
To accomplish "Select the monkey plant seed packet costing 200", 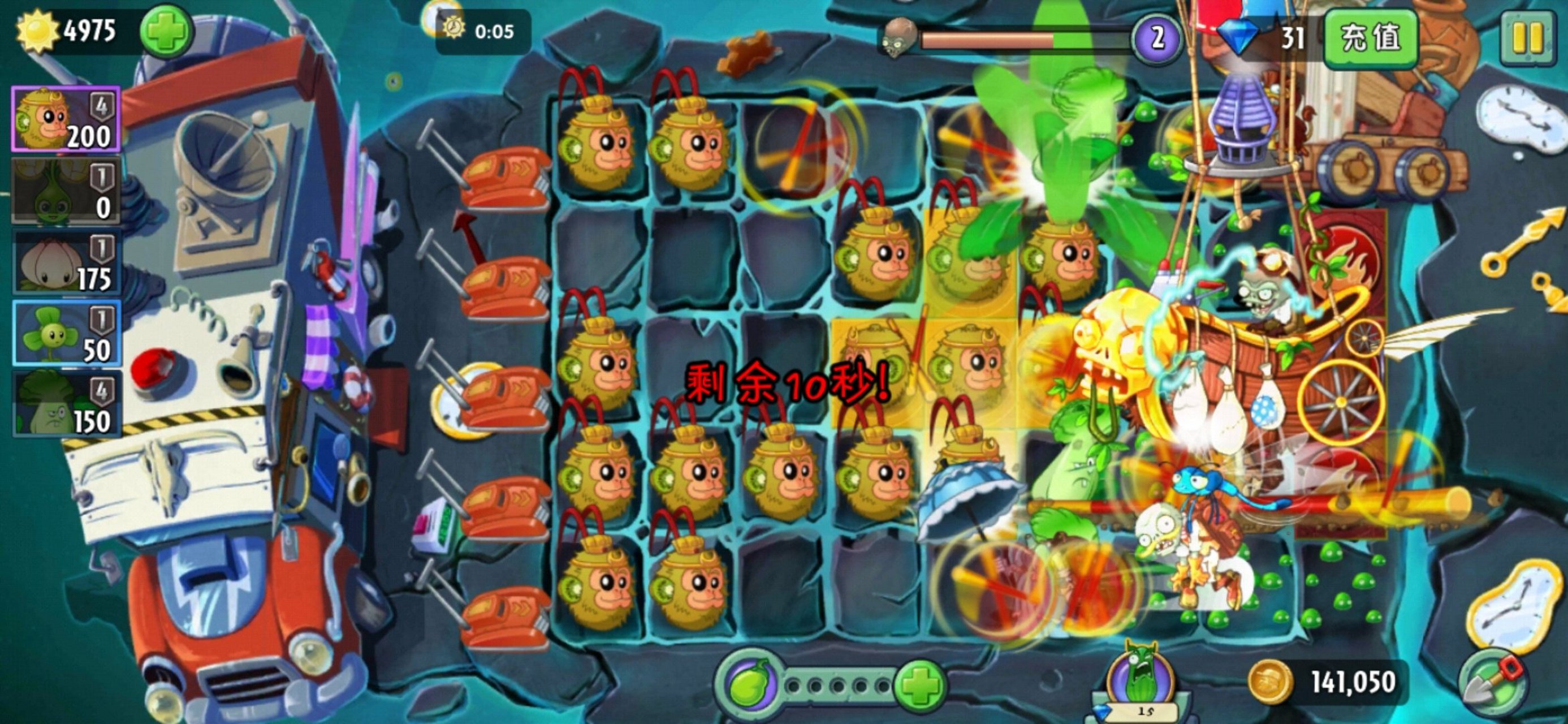I will 66,119.
